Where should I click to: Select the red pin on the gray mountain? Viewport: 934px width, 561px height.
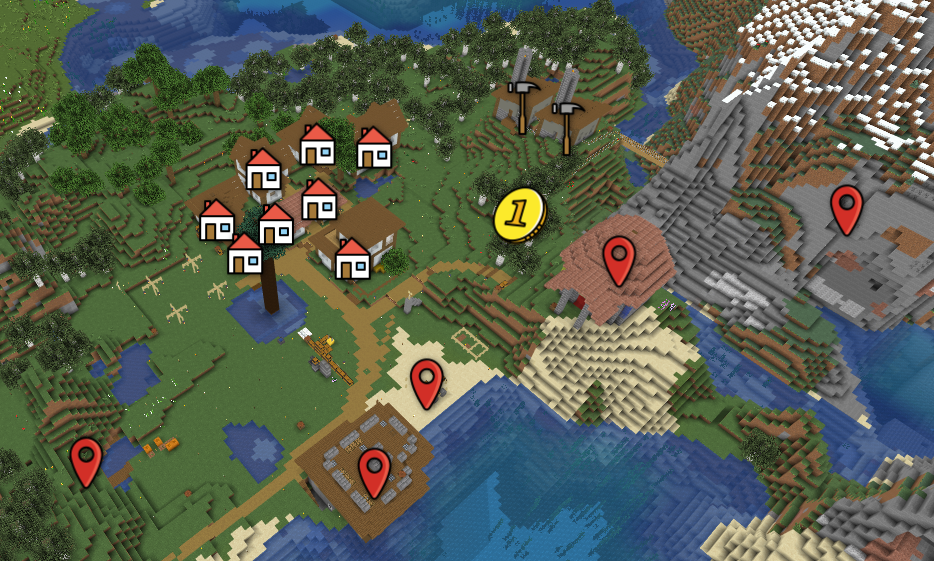pyautogui.click(x=846, y=209)
